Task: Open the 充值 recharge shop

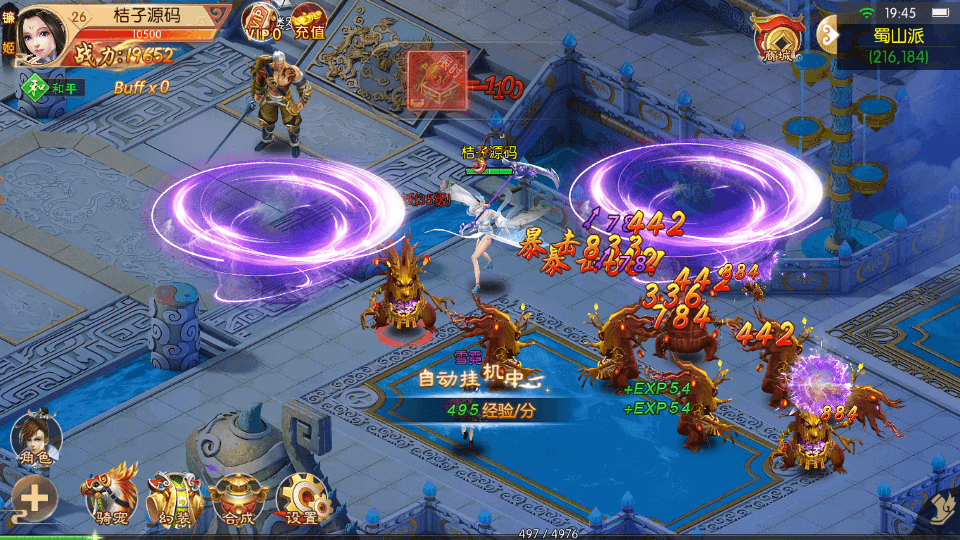Action: pos(308,22)
